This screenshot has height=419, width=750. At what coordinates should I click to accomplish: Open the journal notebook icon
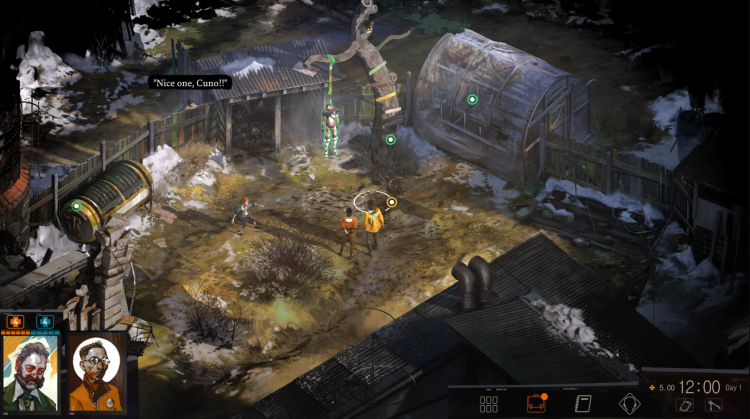[x=581, y=404]
